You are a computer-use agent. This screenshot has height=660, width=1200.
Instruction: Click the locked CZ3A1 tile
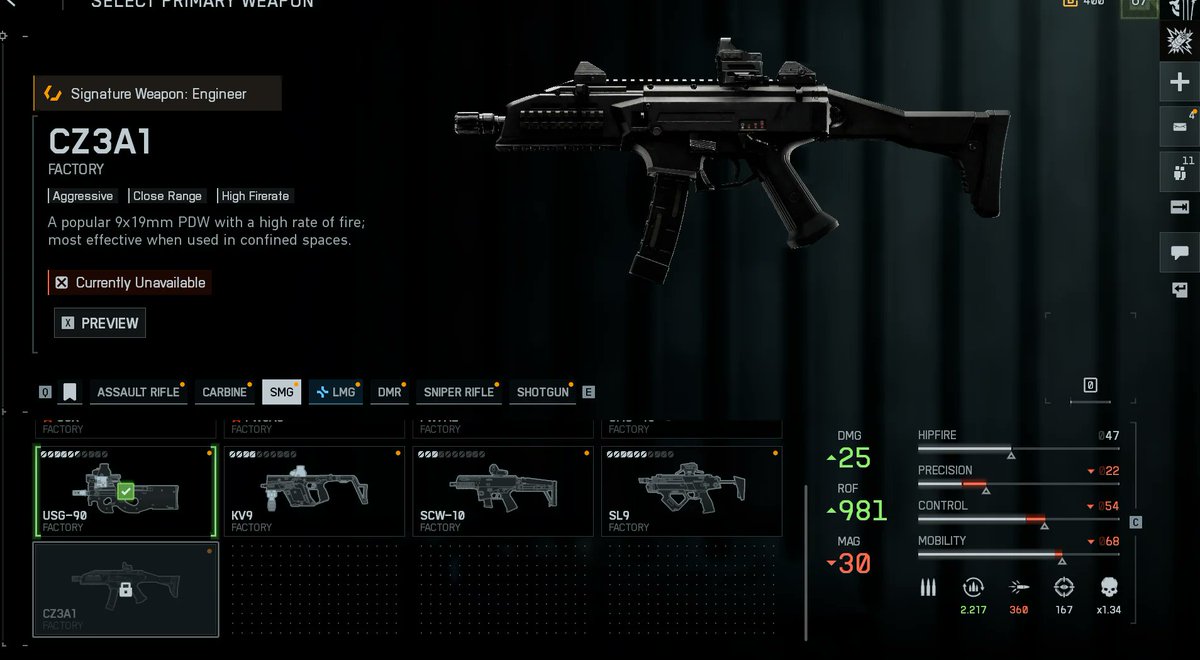coord(126,589)
